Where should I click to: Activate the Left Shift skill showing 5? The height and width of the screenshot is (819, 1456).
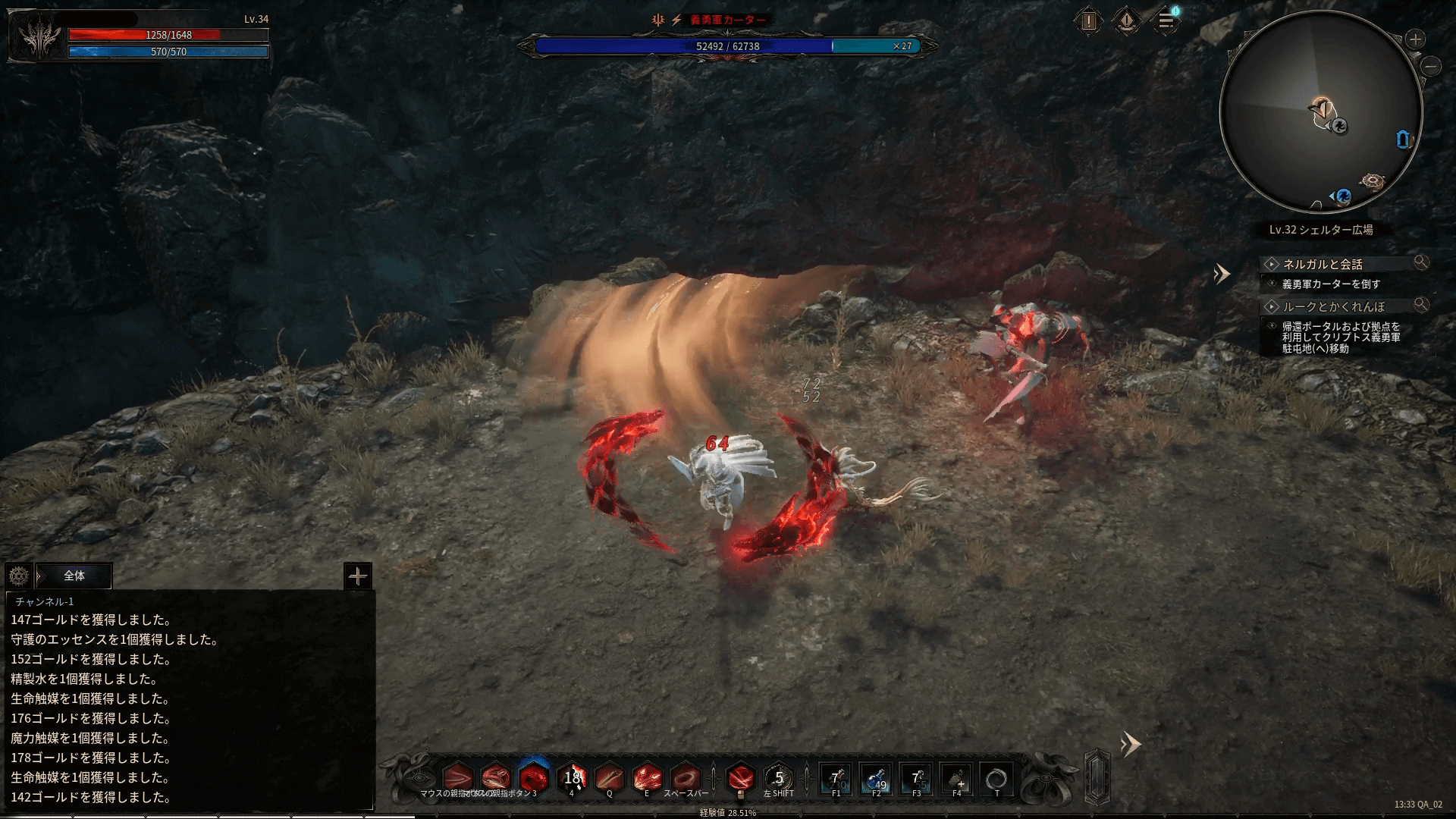[x=778, y=779]
